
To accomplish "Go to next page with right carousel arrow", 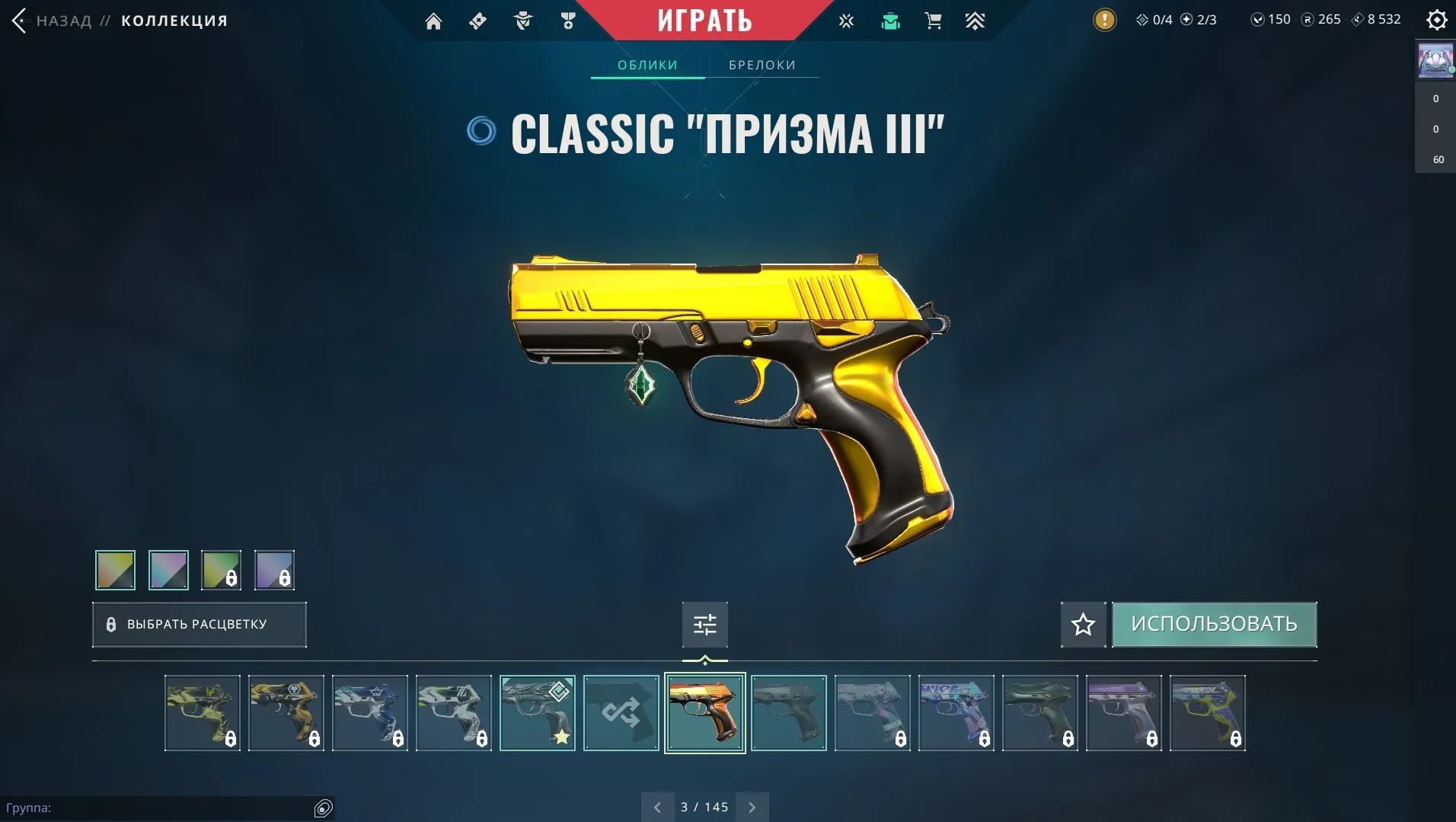I will 752,806.
